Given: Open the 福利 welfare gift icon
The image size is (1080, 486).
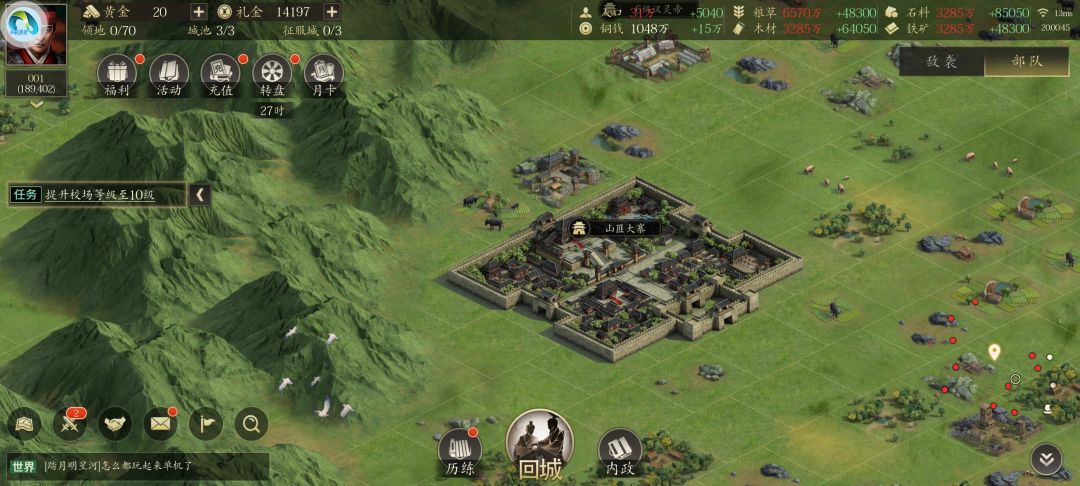Looking at the screenshot, I should pos(118,72).
